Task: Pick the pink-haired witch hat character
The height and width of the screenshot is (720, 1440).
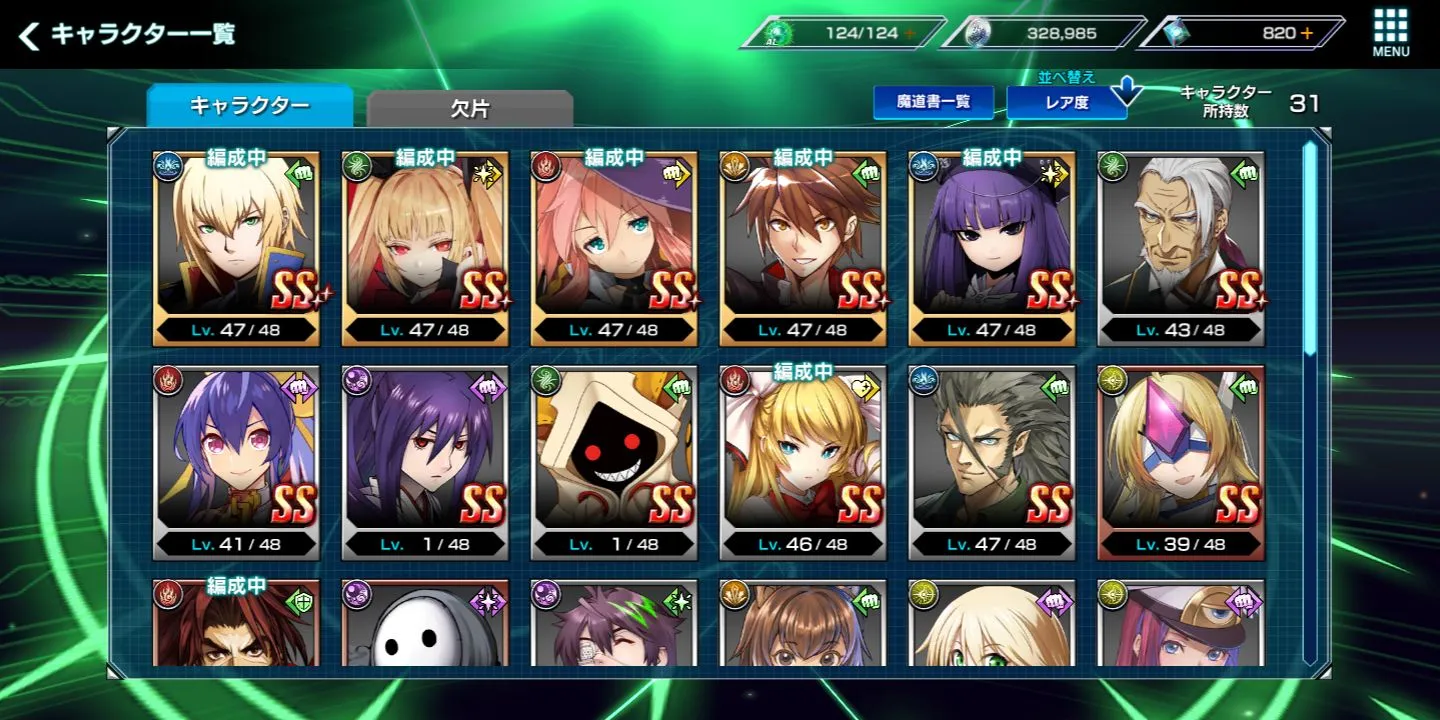Action: (x=614, y=249)
